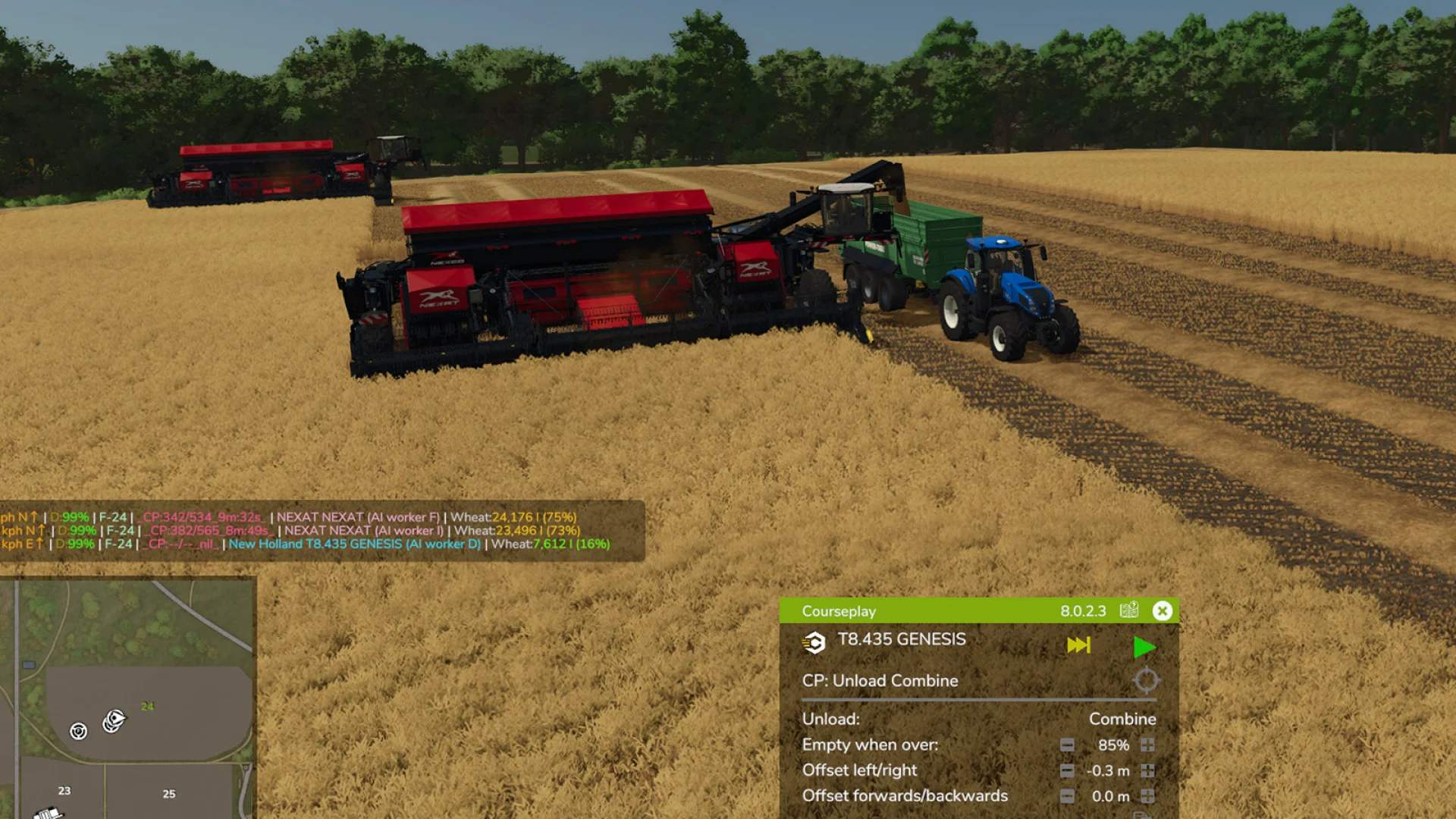Start the AI worker with the green play arrow
Image resolution: width=1456 pixels, height=819 pixels.
coord(1145,646)
